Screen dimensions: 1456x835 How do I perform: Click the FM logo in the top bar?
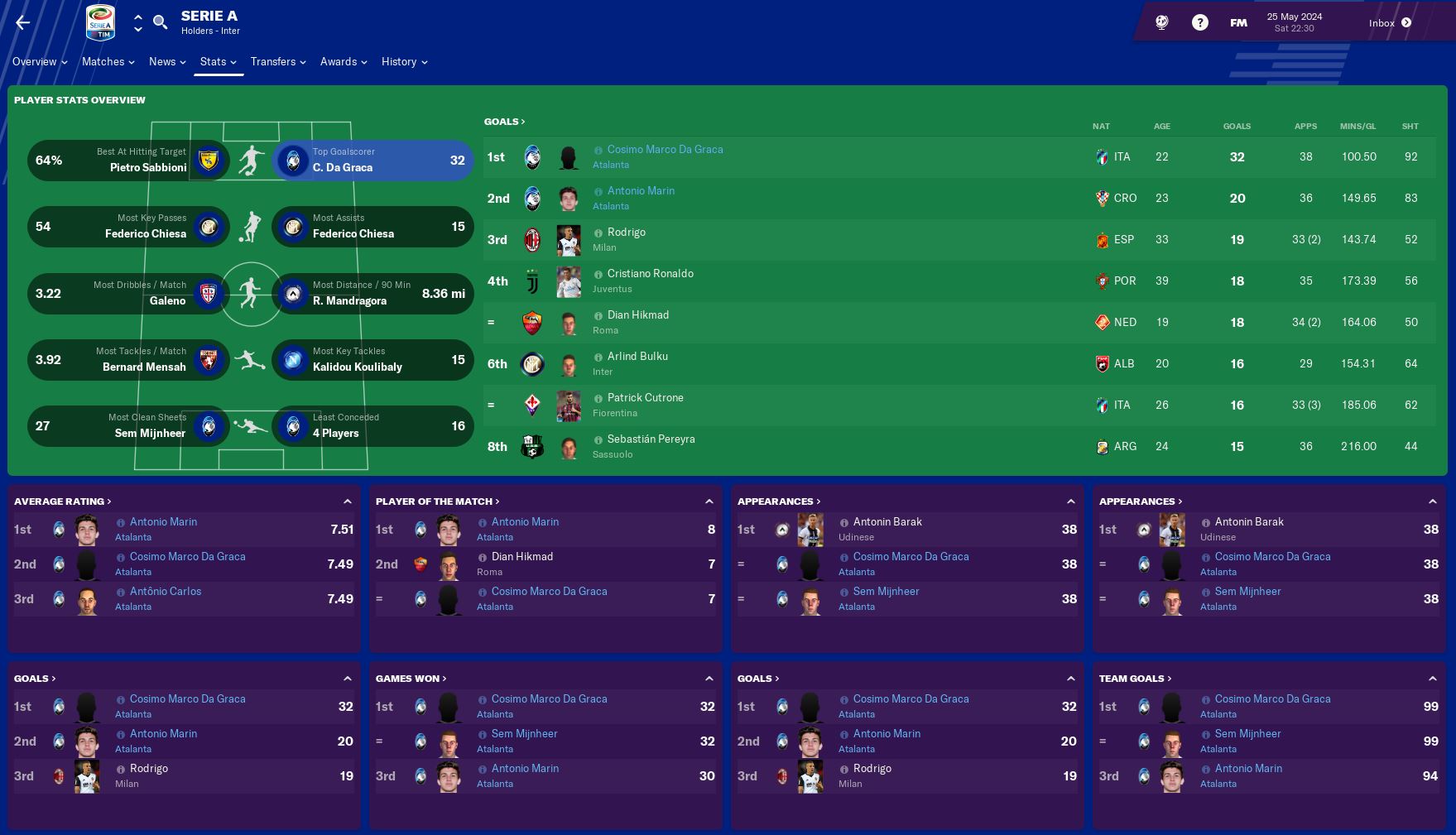point(1237,22)
